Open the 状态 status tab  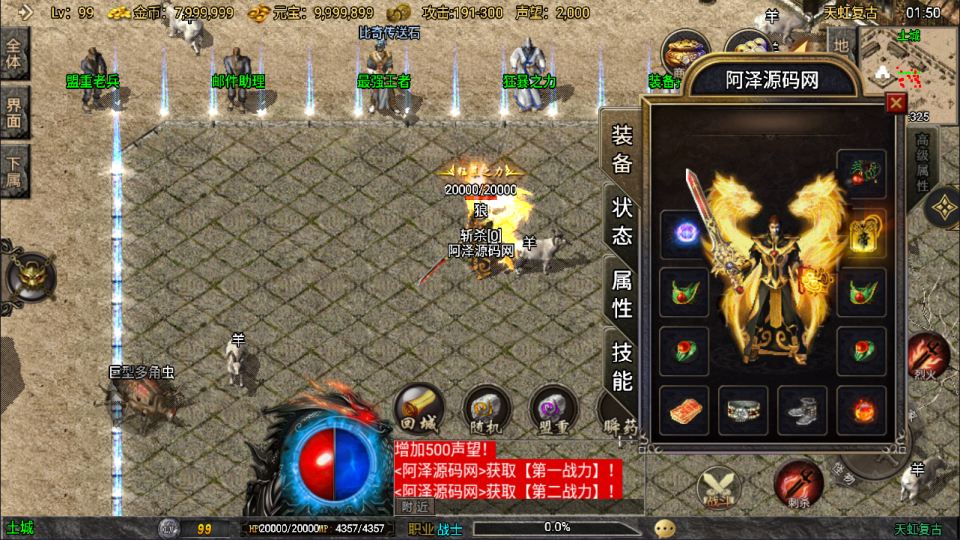coord(622,221)
